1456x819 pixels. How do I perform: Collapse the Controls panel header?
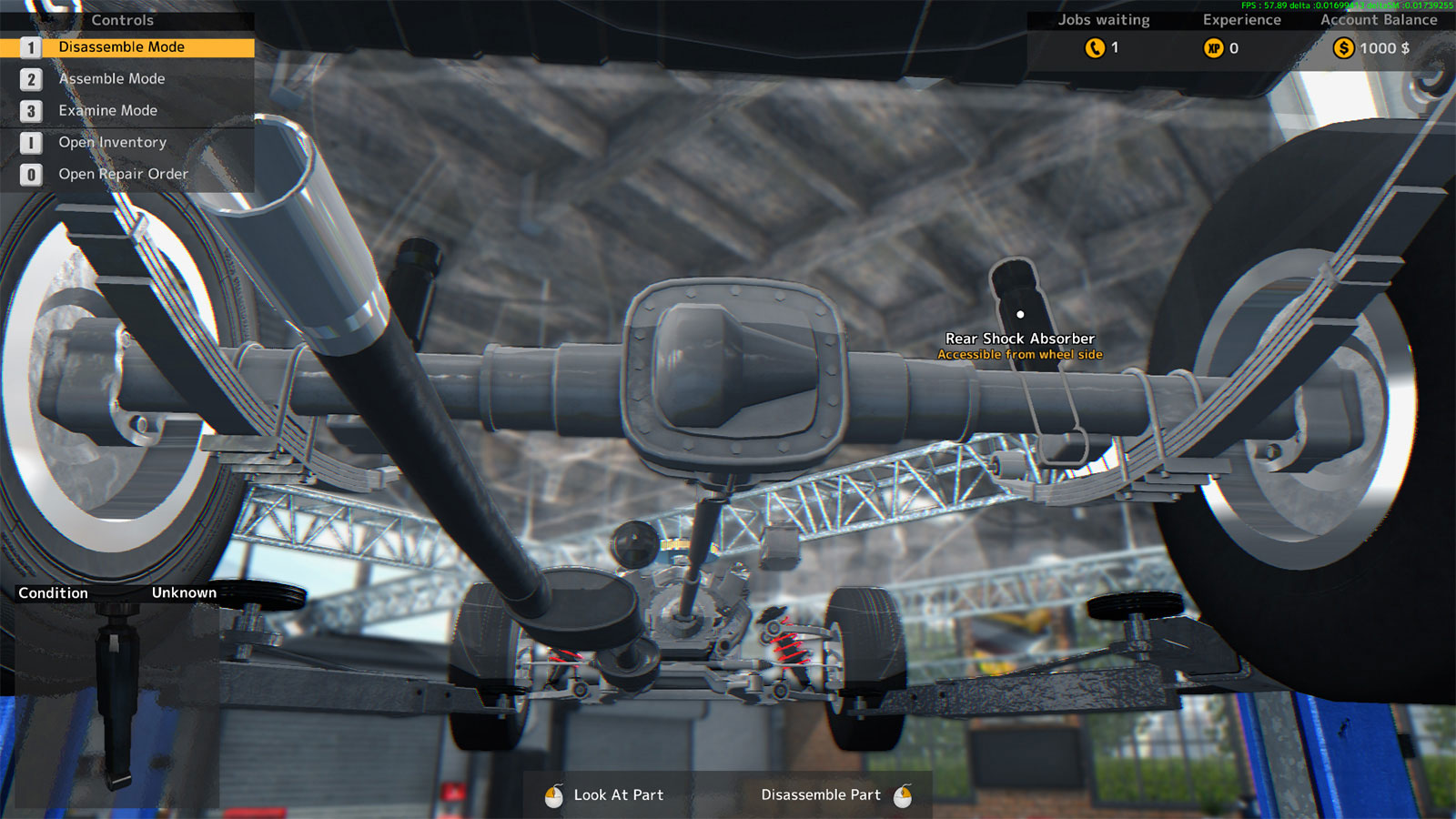coord(123,19)
